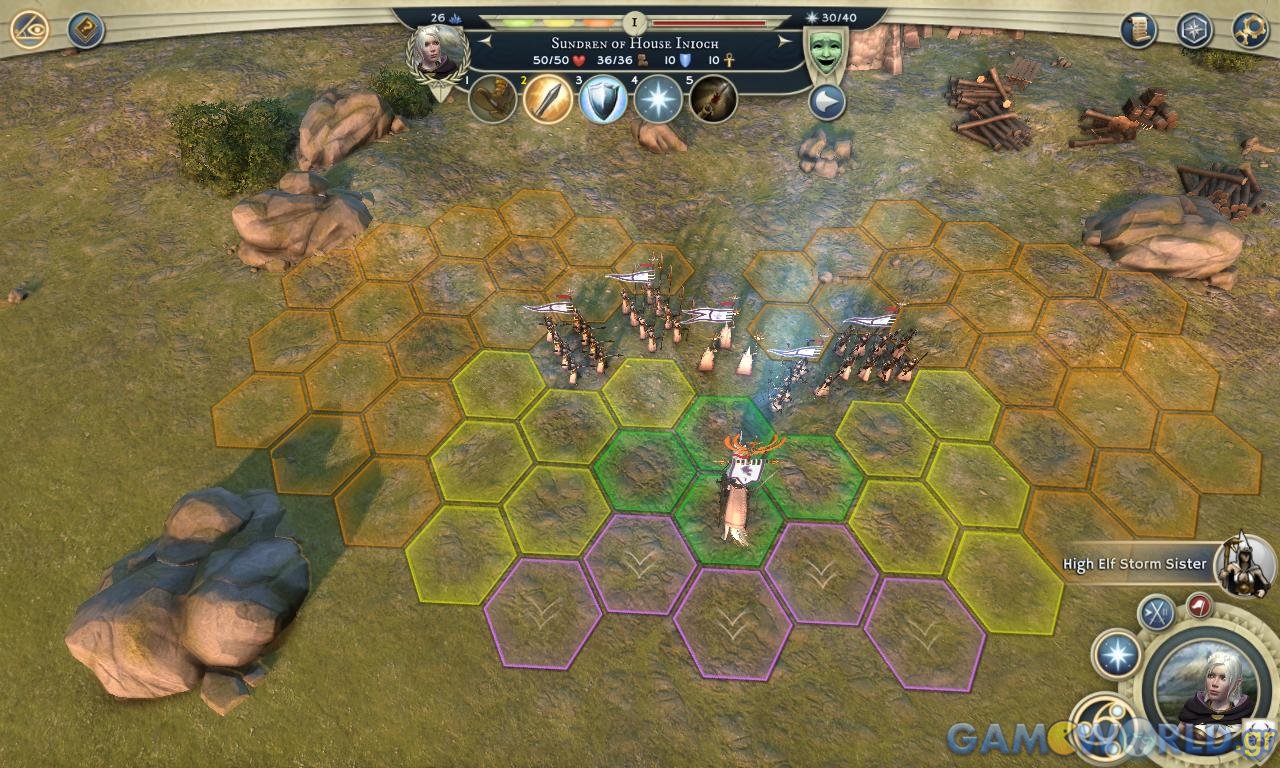This screenshot has height=768, width=1280.
Task: Use ability 4, the white star spell
Action: (x=658, y=99)
